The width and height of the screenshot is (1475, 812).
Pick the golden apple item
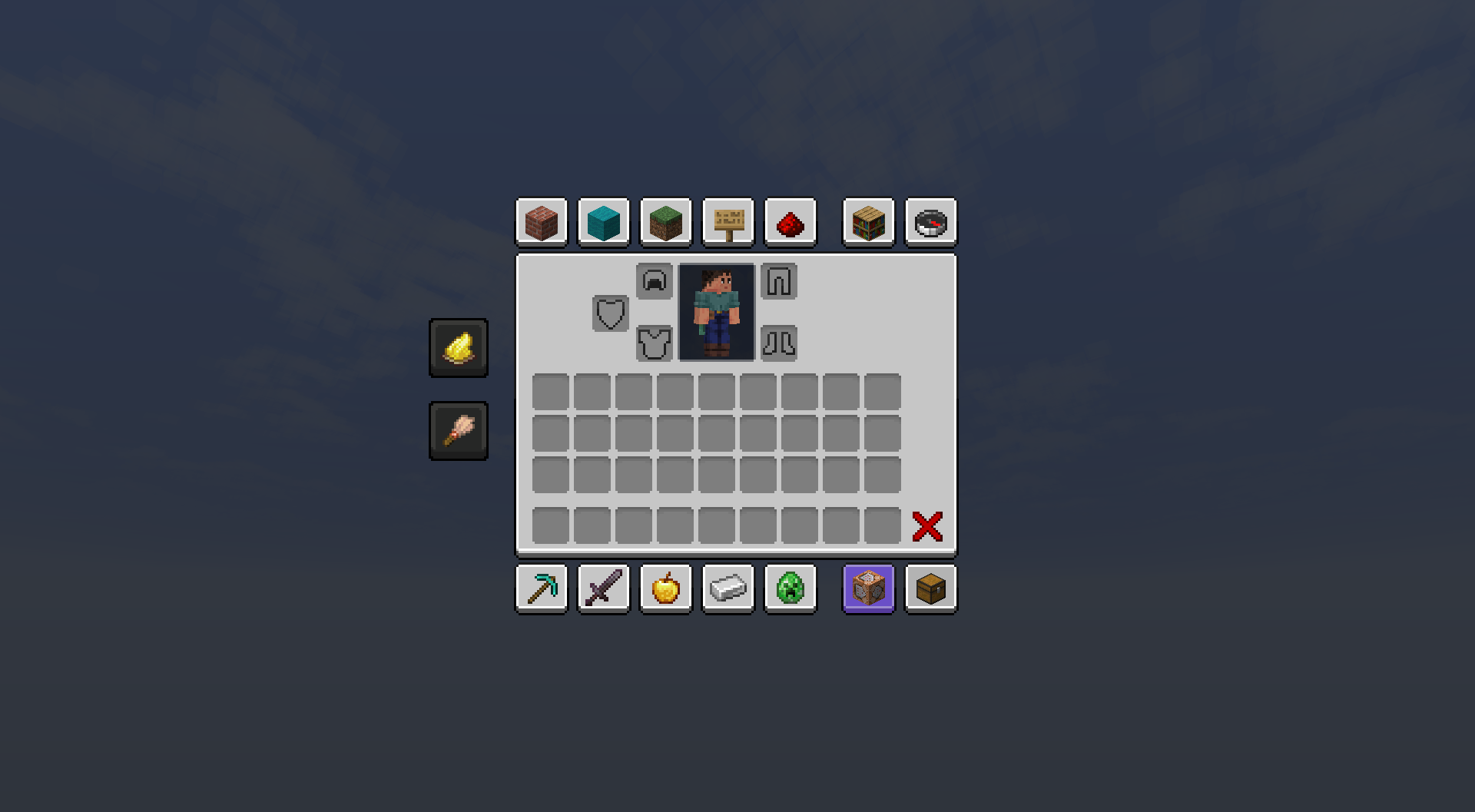[665, 588]
